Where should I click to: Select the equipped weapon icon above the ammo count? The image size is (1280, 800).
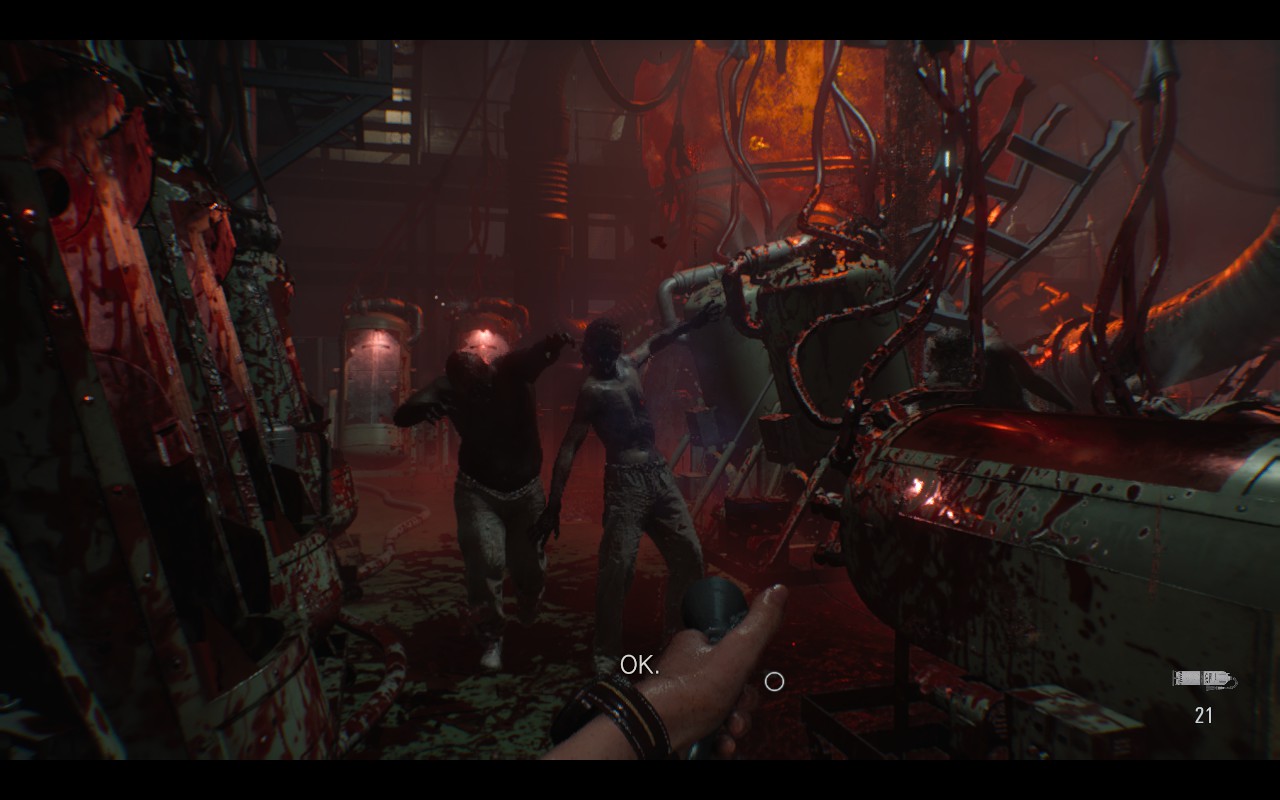(1203, 680)
